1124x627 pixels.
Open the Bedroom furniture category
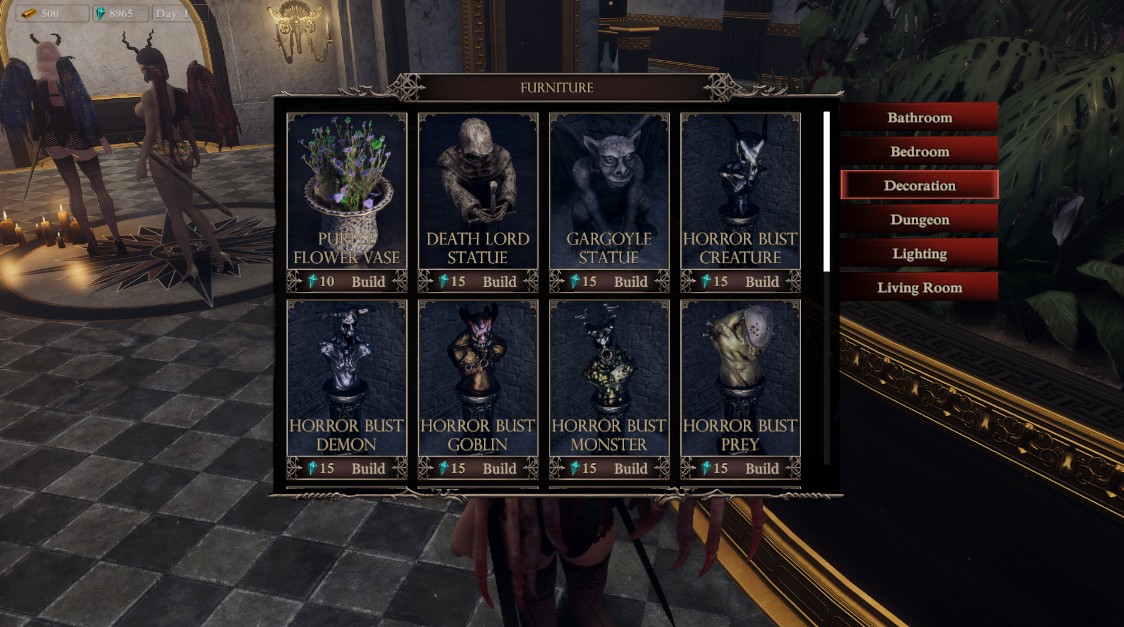pos(919,151)
